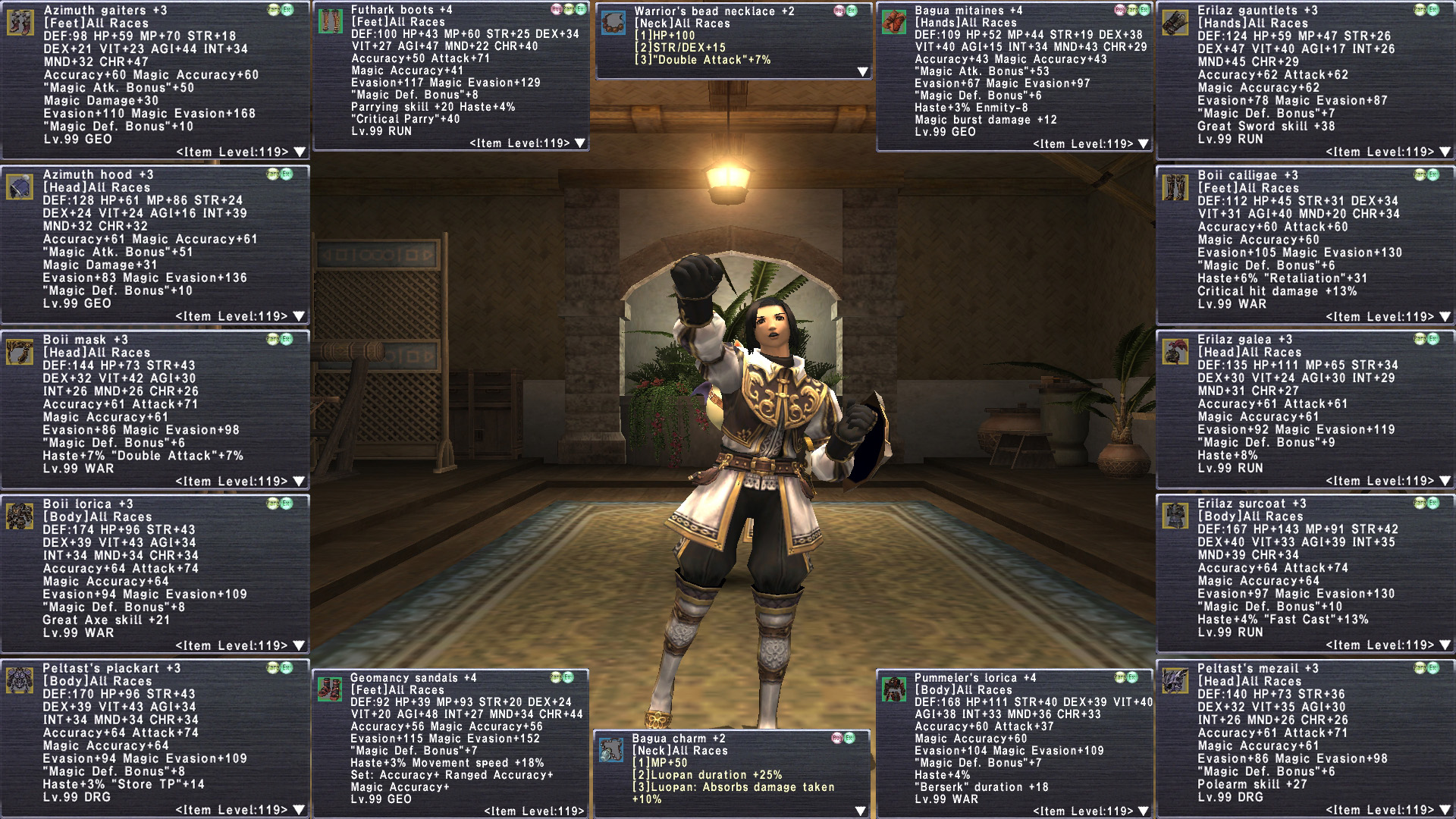
Task: Choose the Geomancy sandals +4 icon
Action: [x=330, y=689]
